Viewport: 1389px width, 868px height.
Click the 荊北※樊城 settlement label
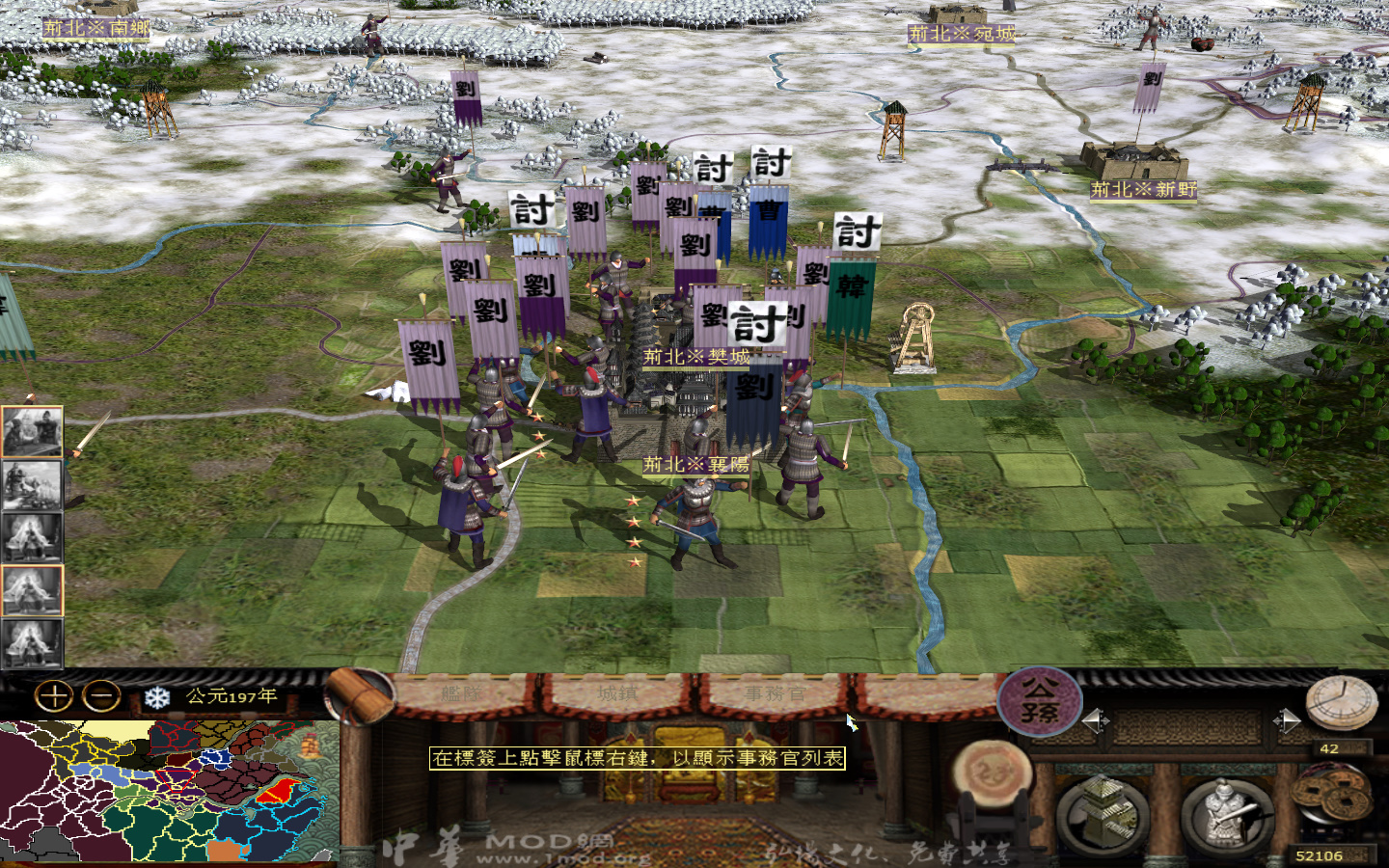point(694,355)
